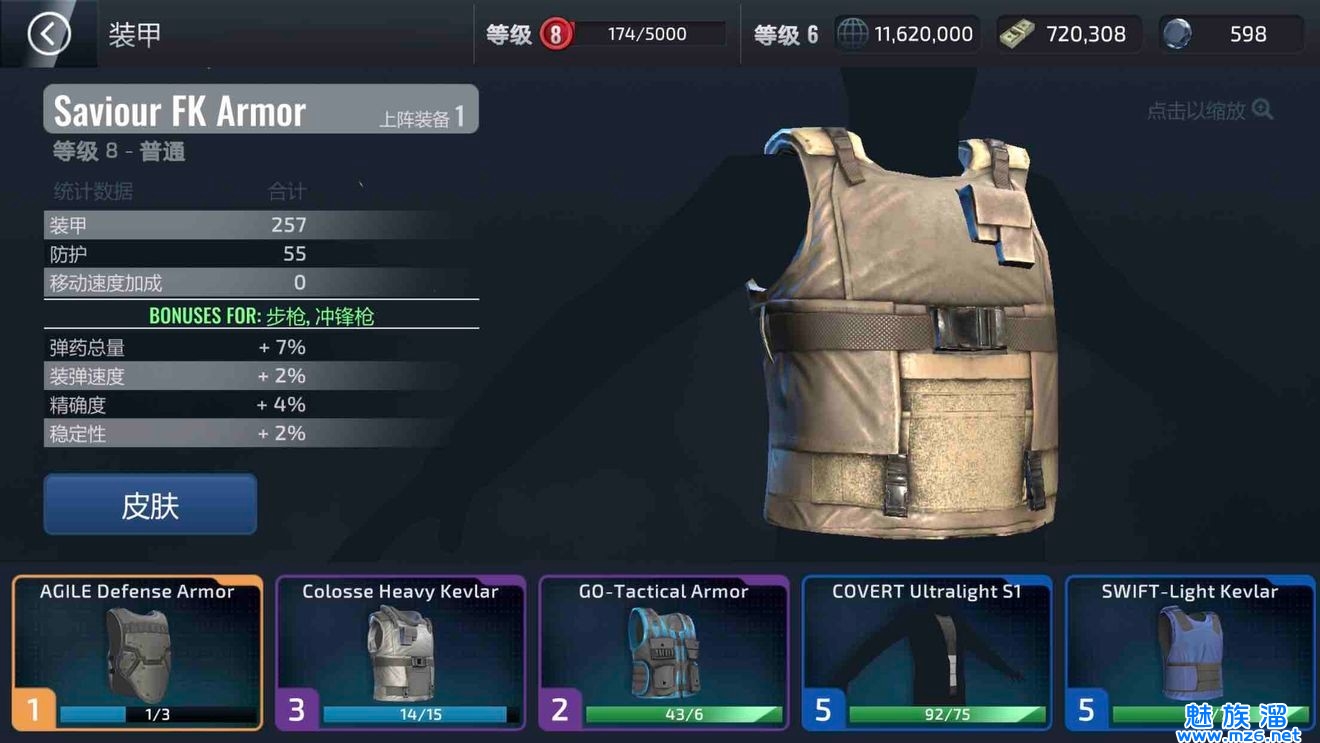Open the premium currency showing 598
The height and width of the screenshot is (743, 1320).
[x=1230, y=34]
